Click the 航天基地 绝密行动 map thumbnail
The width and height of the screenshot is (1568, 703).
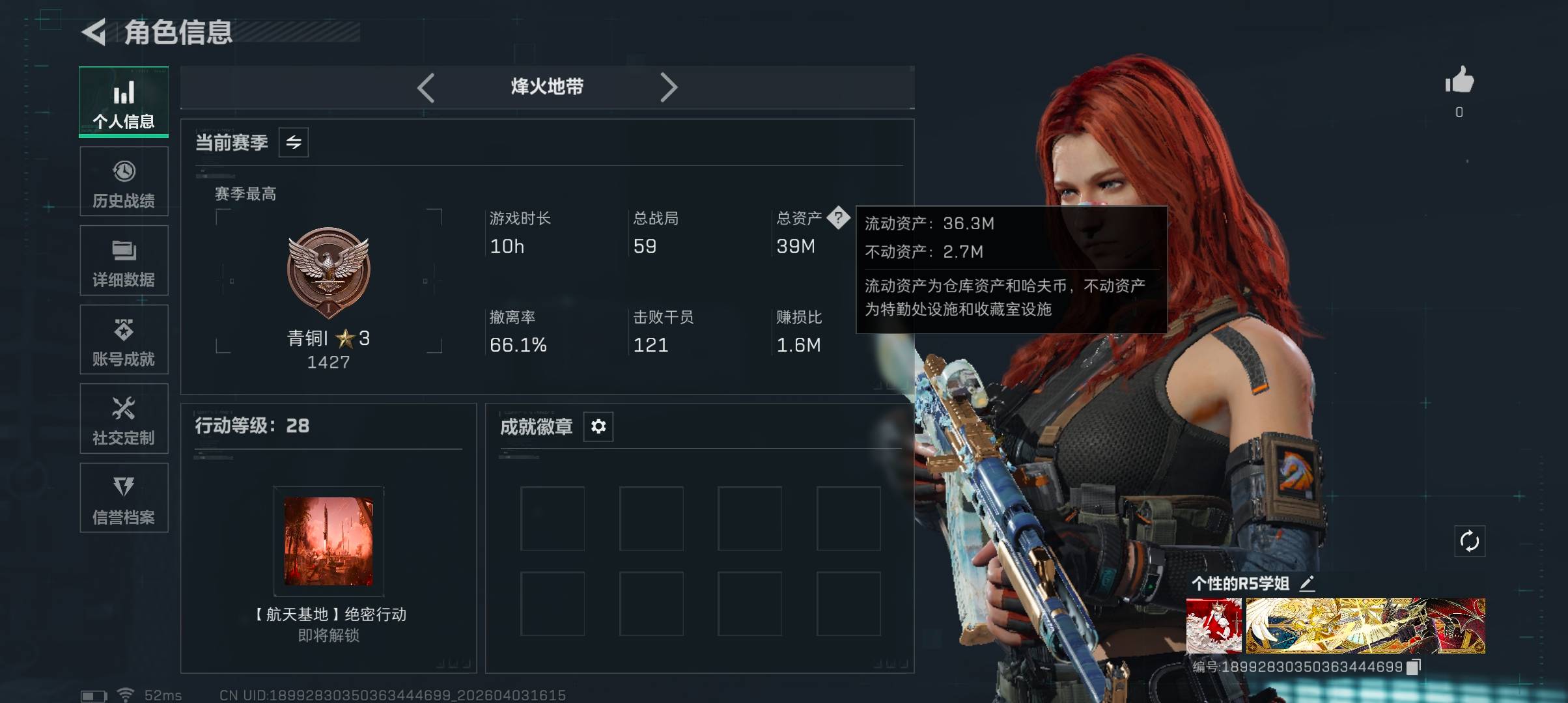point(329,541)
